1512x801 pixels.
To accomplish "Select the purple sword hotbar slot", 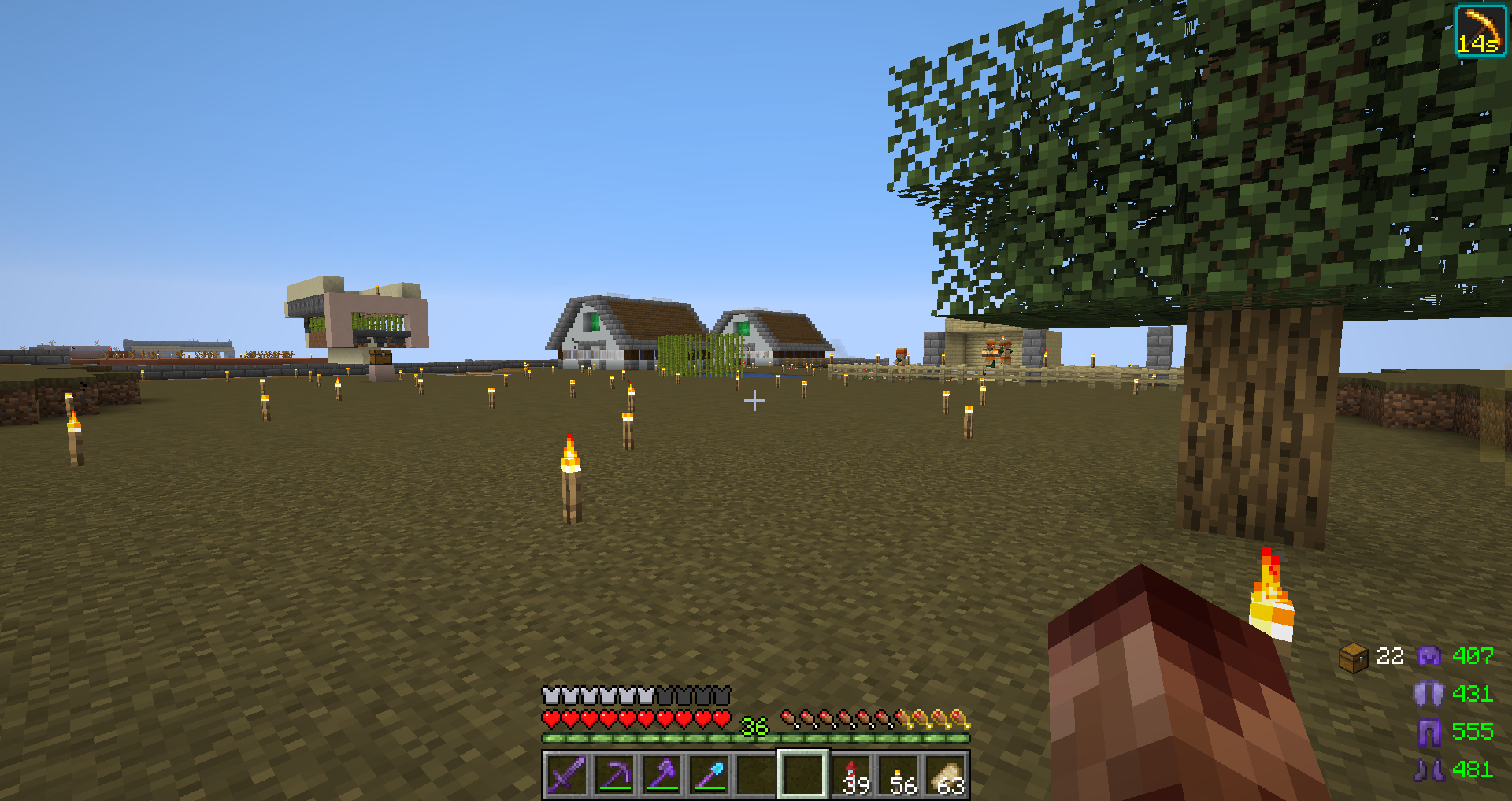I will [x=566, y=775].
